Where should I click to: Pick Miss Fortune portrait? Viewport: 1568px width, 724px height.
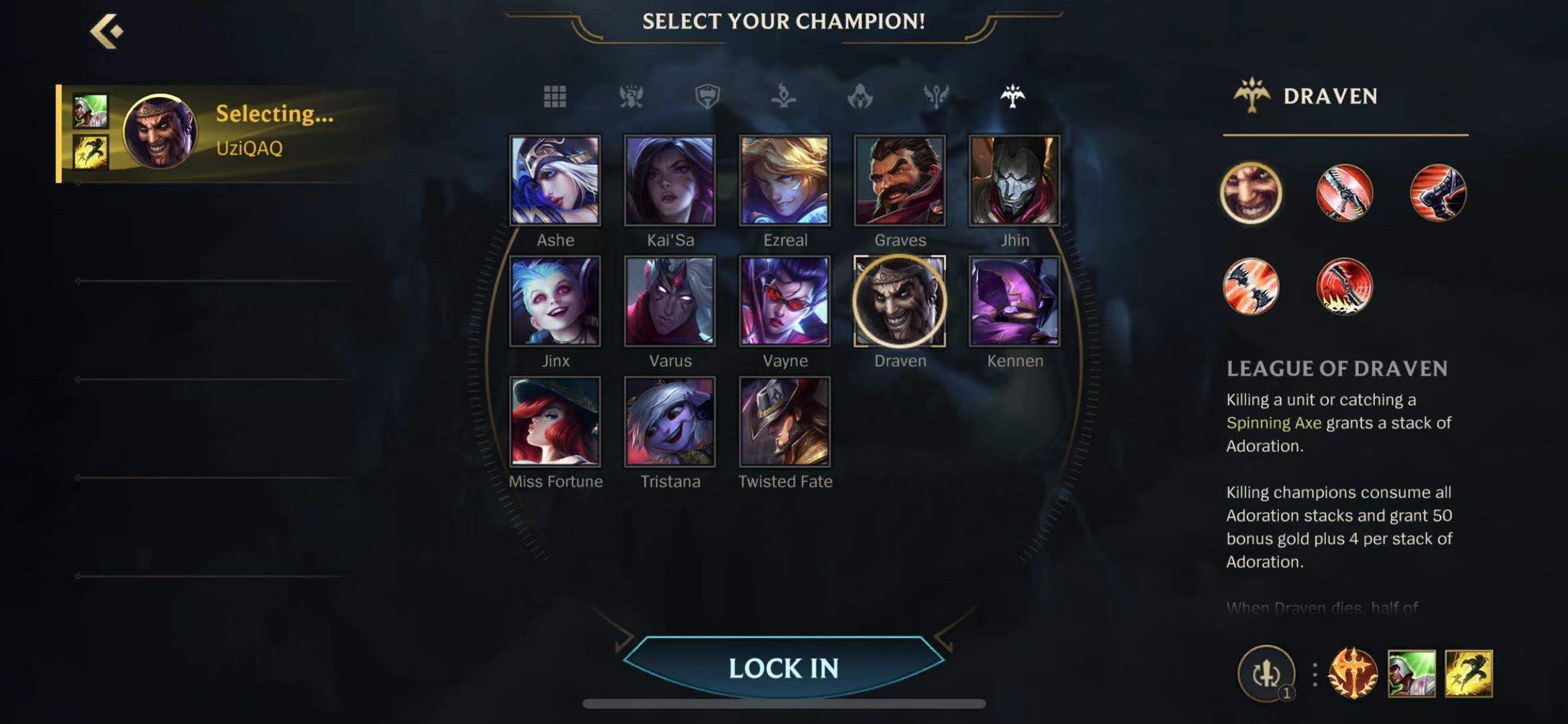pyautogui.click(x=555, y=422)
